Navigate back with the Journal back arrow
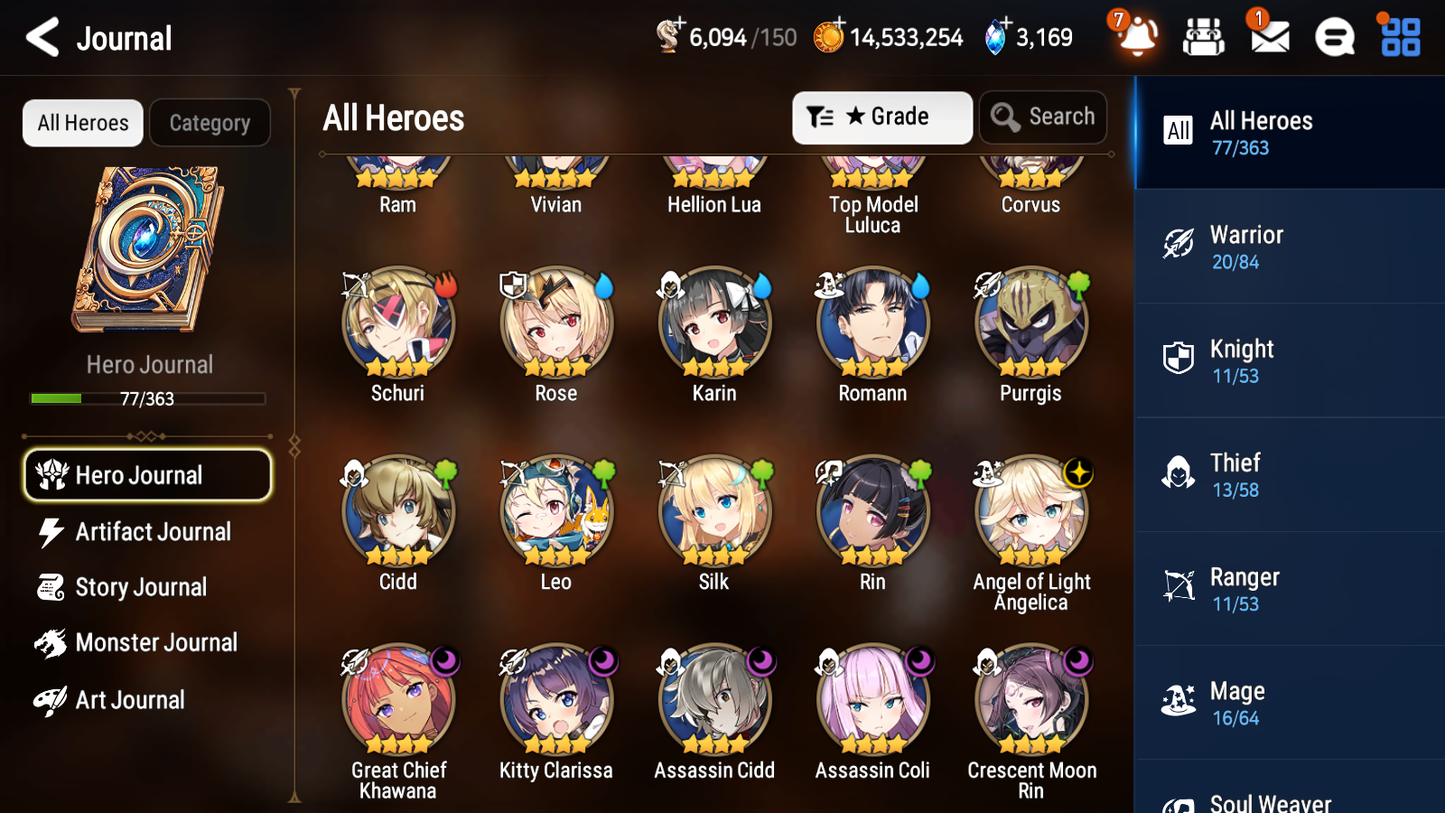 (42, 37)
